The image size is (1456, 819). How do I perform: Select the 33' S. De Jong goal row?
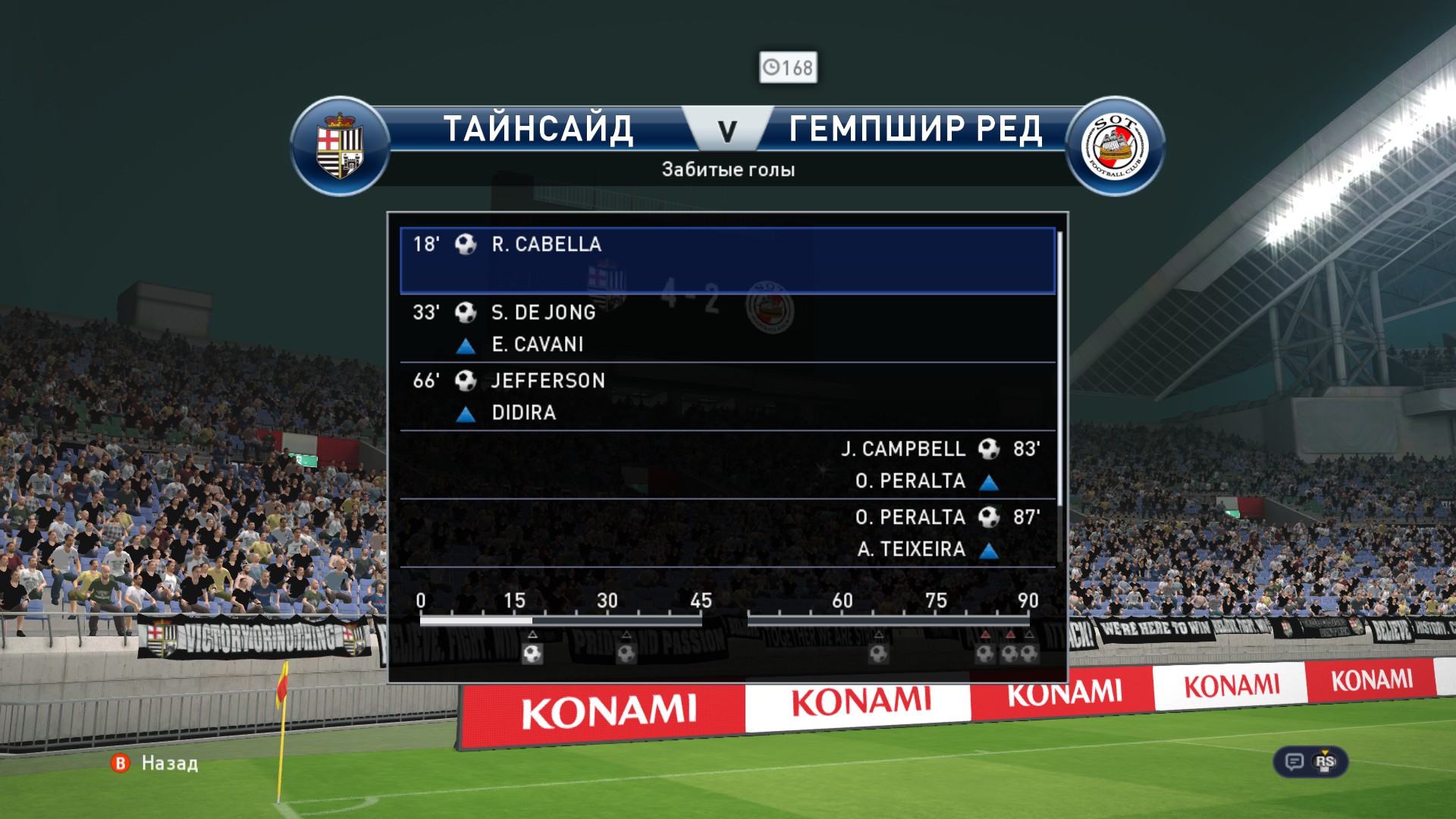coord(726,328)
